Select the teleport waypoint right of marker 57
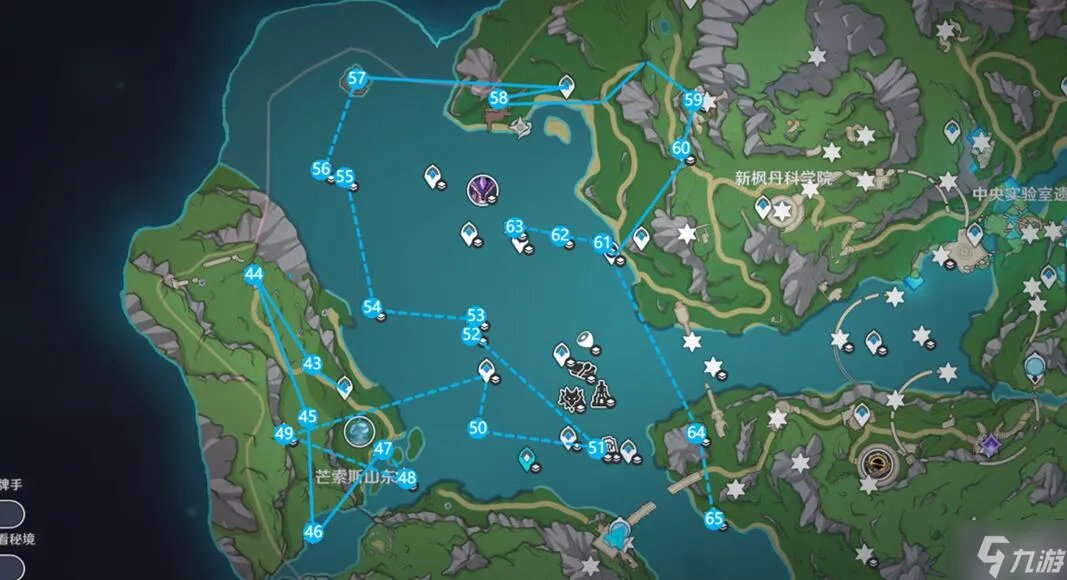The image size is (1067, 580). tap(566, 86)
